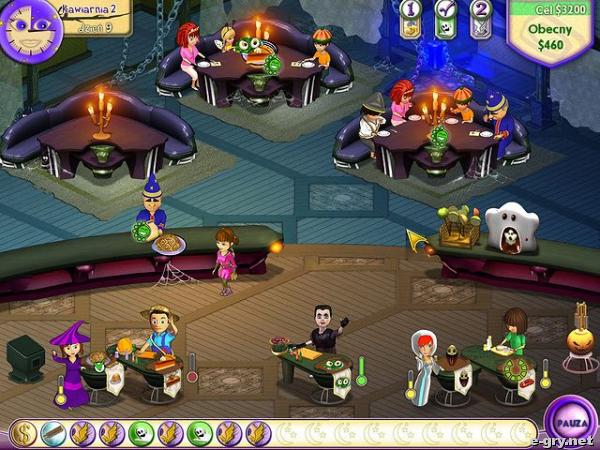Select the number 2 badge icon
Screen dimensions: 600x450
coord(481,18)
